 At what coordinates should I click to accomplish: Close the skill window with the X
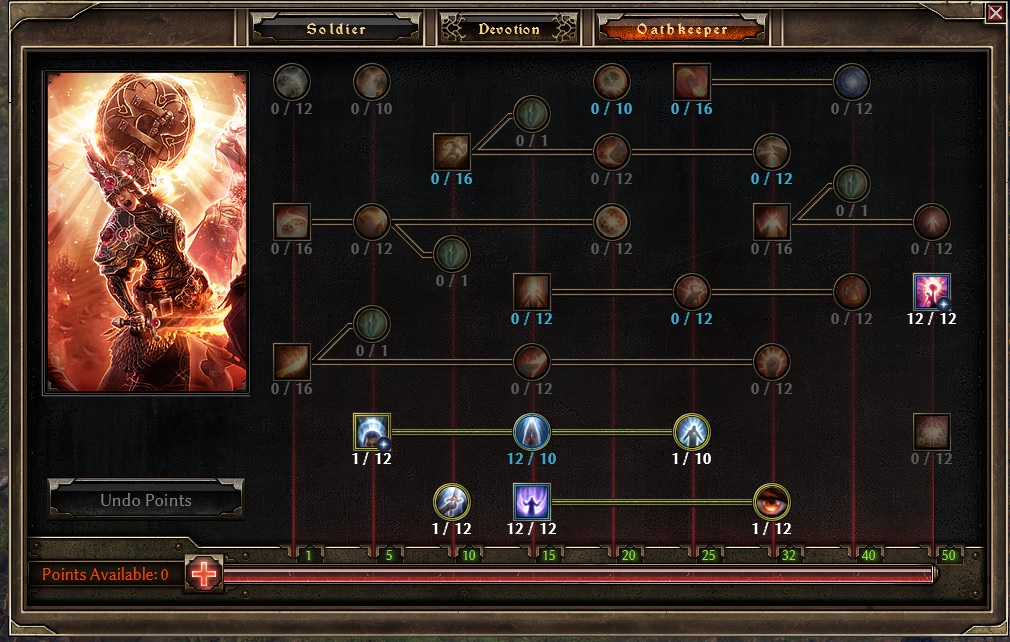(x=995, y=13)
